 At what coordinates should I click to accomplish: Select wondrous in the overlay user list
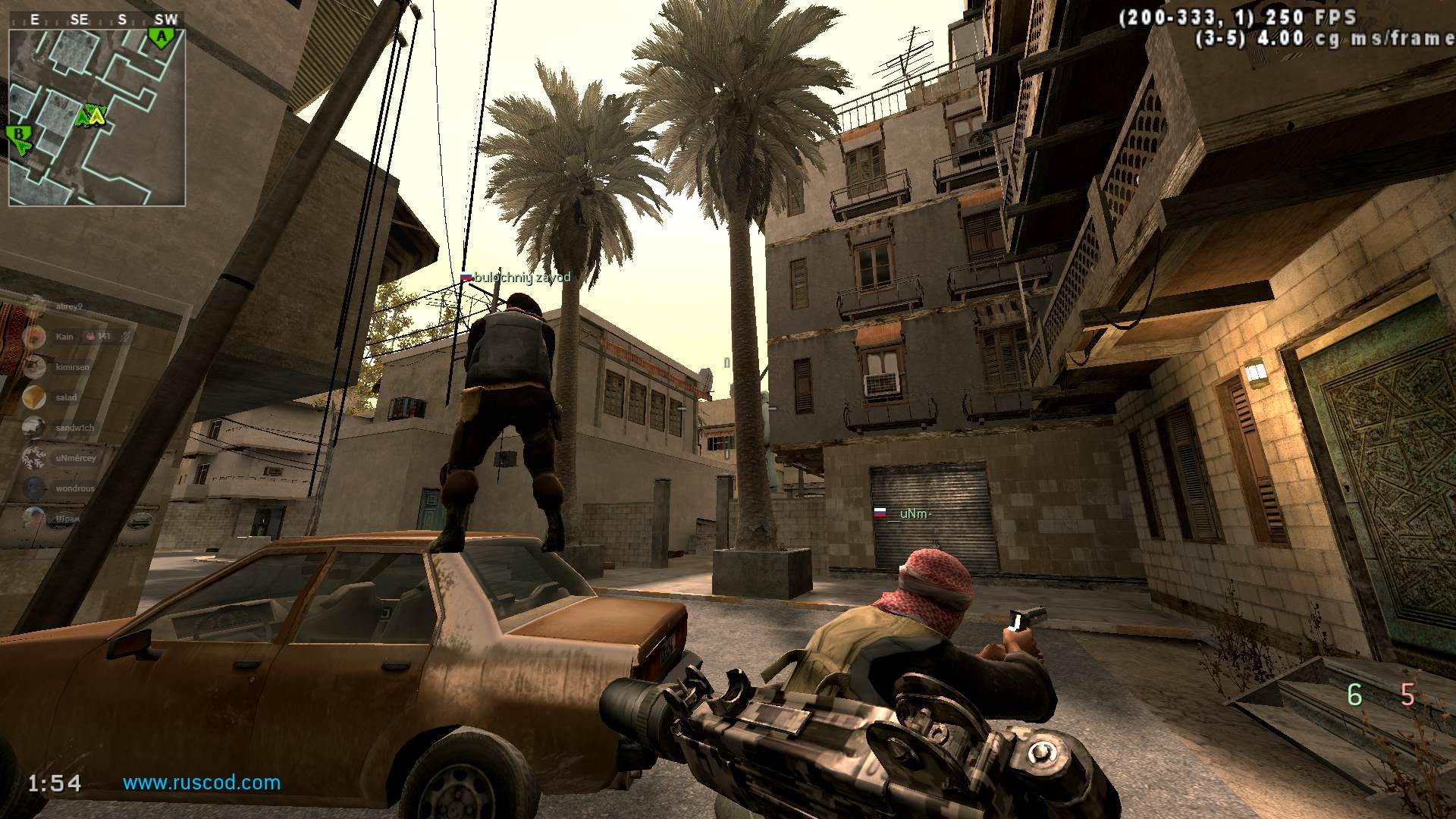[x=74, y=488]
